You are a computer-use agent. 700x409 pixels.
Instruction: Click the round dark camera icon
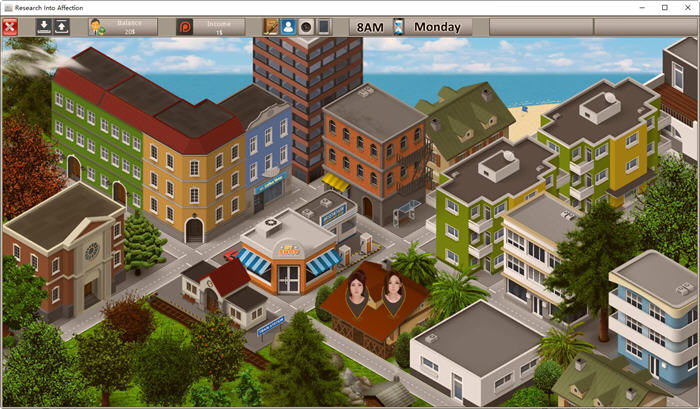[306, 27]
